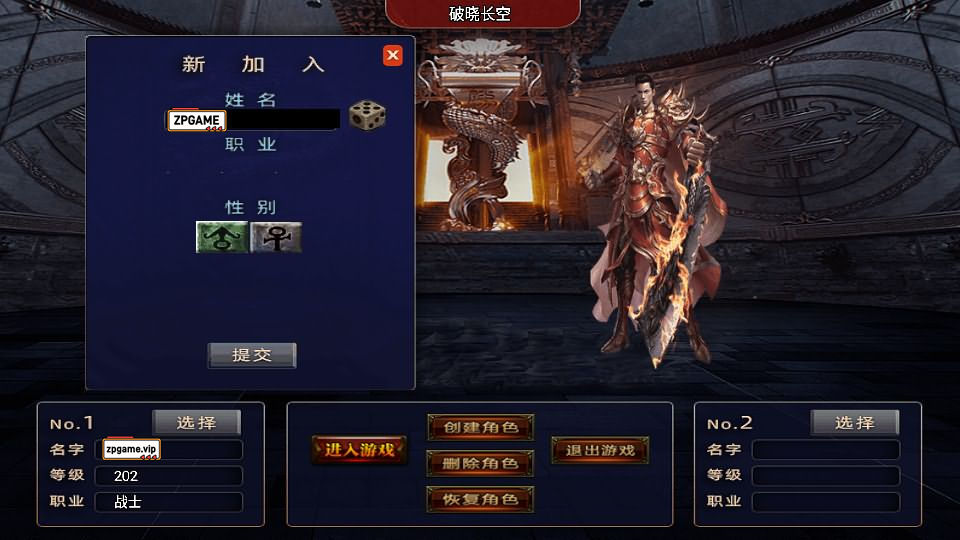Submit the new character with 提交

pos(252,355)
